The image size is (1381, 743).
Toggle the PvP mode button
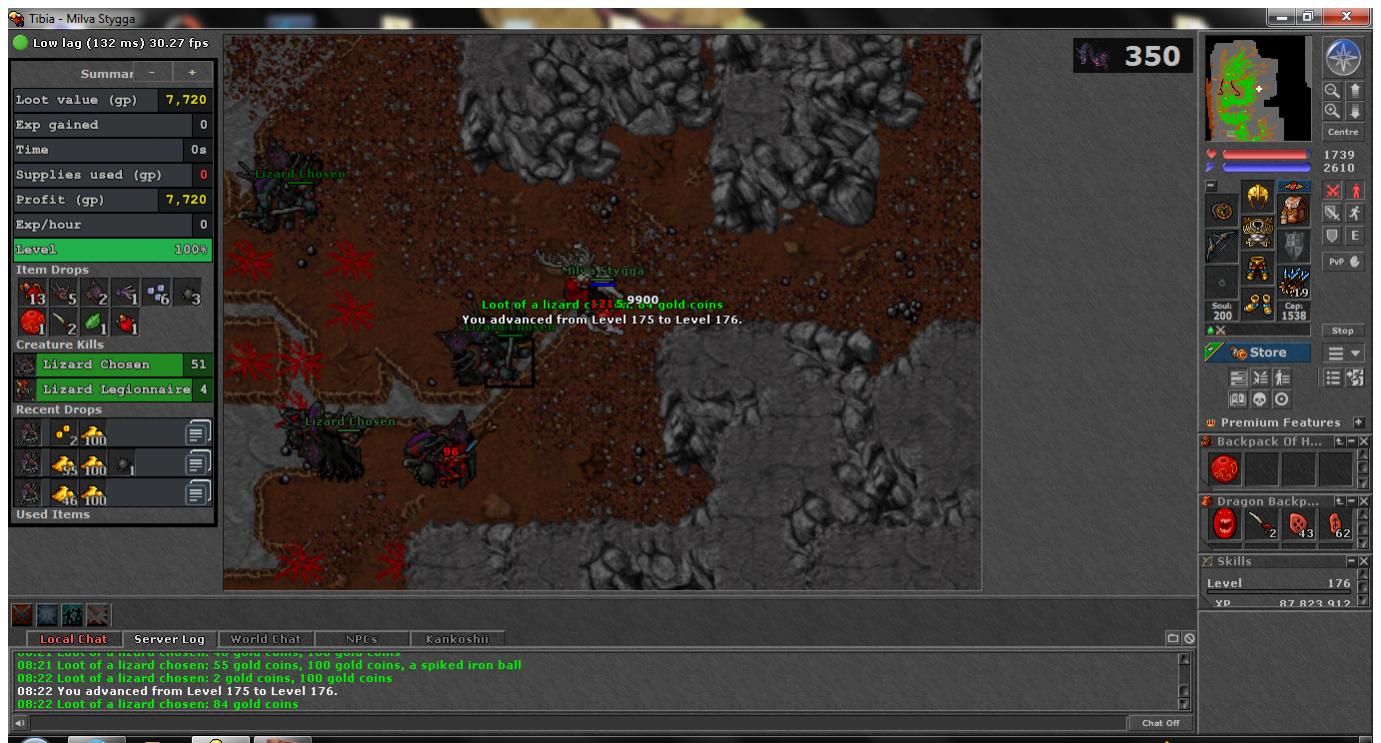(x=1342, y=263)
